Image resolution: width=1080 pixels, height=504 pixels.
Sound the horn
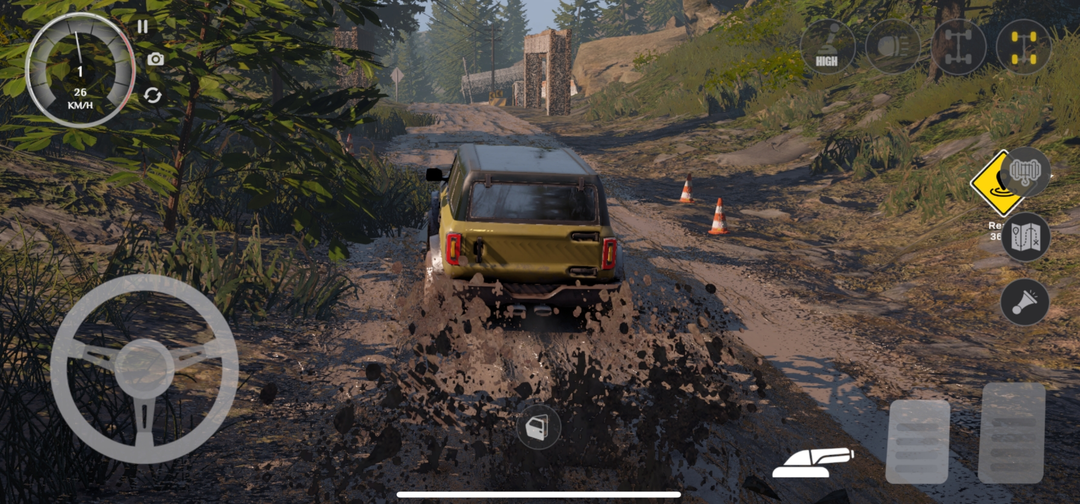point(1025,302)
